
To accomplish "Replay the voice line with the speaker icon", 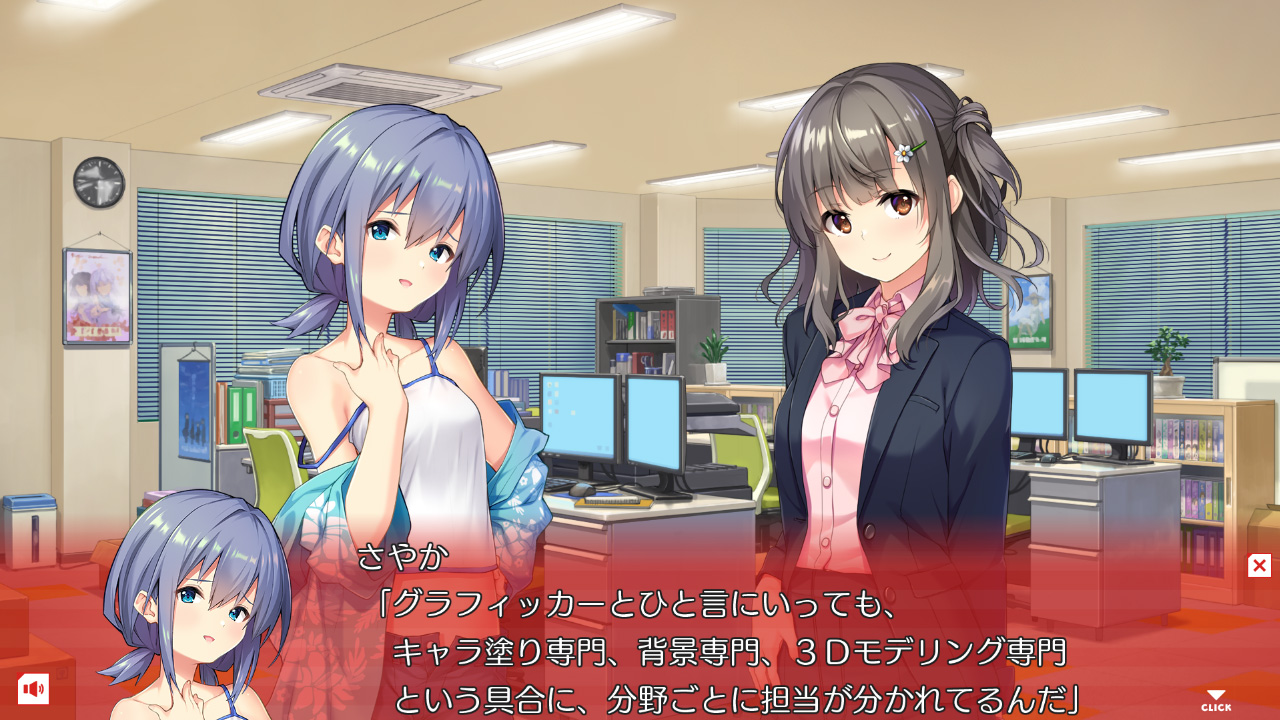I will point(33,688).
